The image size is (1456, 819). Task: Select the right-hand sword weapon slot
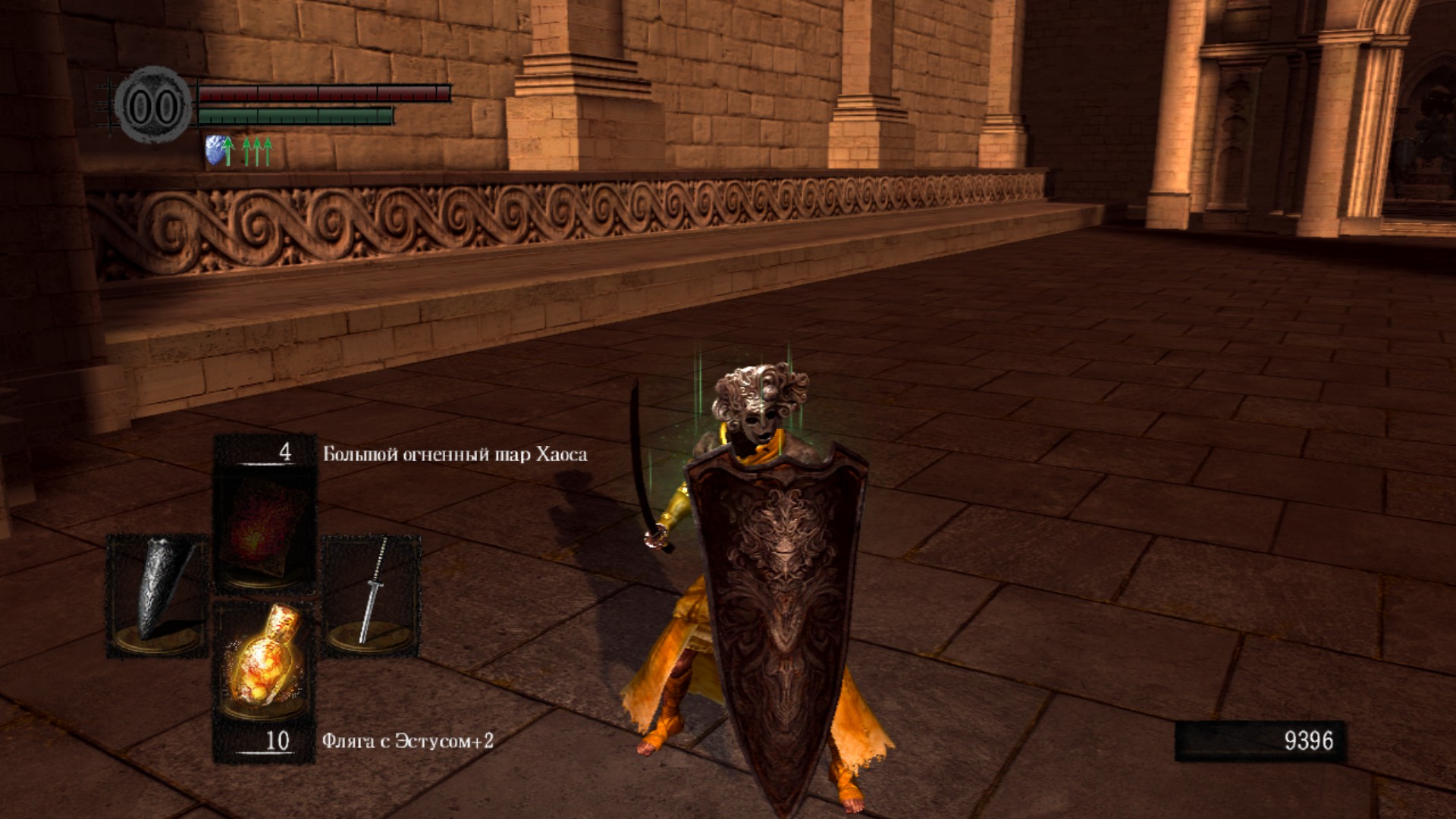[372, 594]
